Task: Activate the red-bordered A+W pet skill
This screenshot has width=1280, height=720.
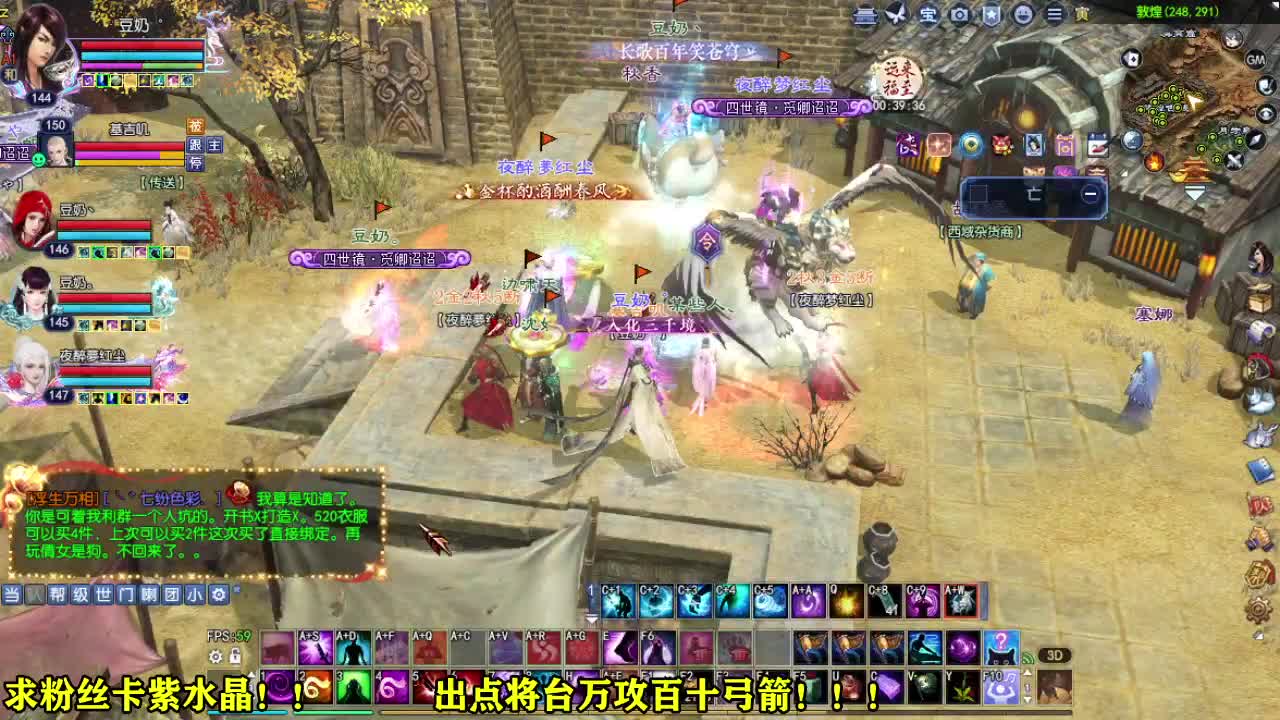Action: (962, 600)
